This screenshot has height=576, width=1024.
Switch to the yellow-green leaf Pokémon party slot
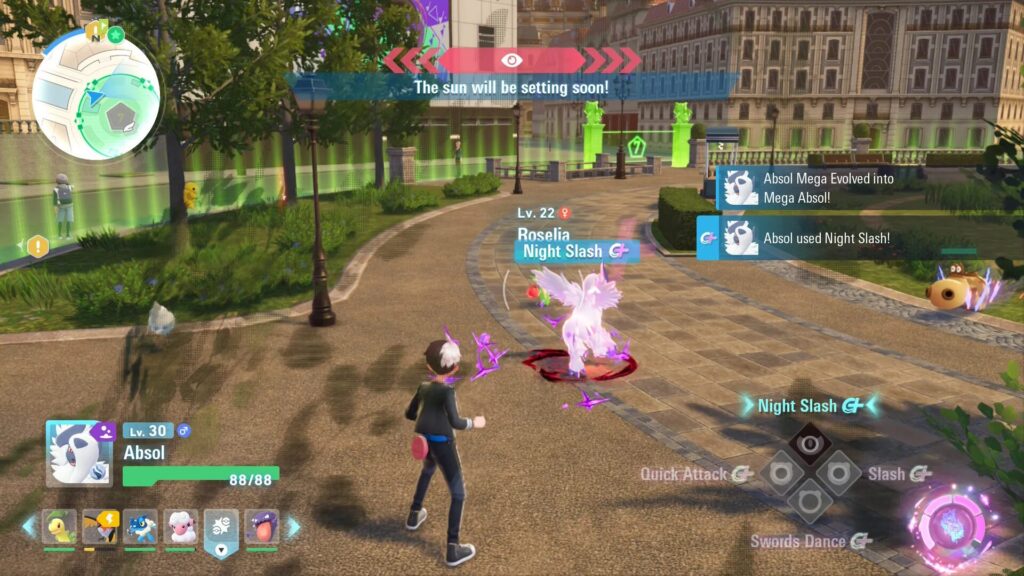[x=59, y=526]
